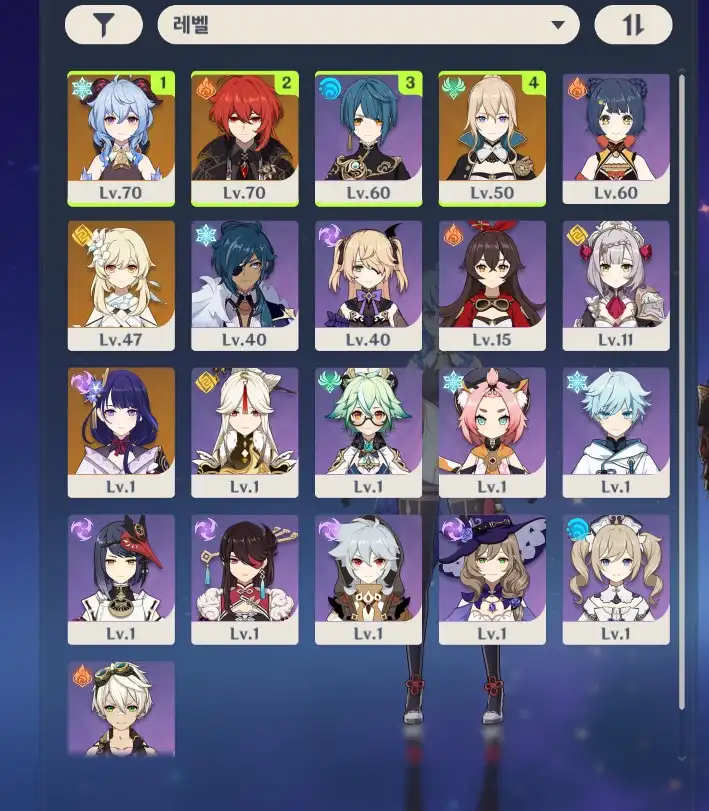The image size is (709, 811).
Task: Pick Diona's pink-haired cat-ear card
Action: pyautogui.click(x=492, y=432)
